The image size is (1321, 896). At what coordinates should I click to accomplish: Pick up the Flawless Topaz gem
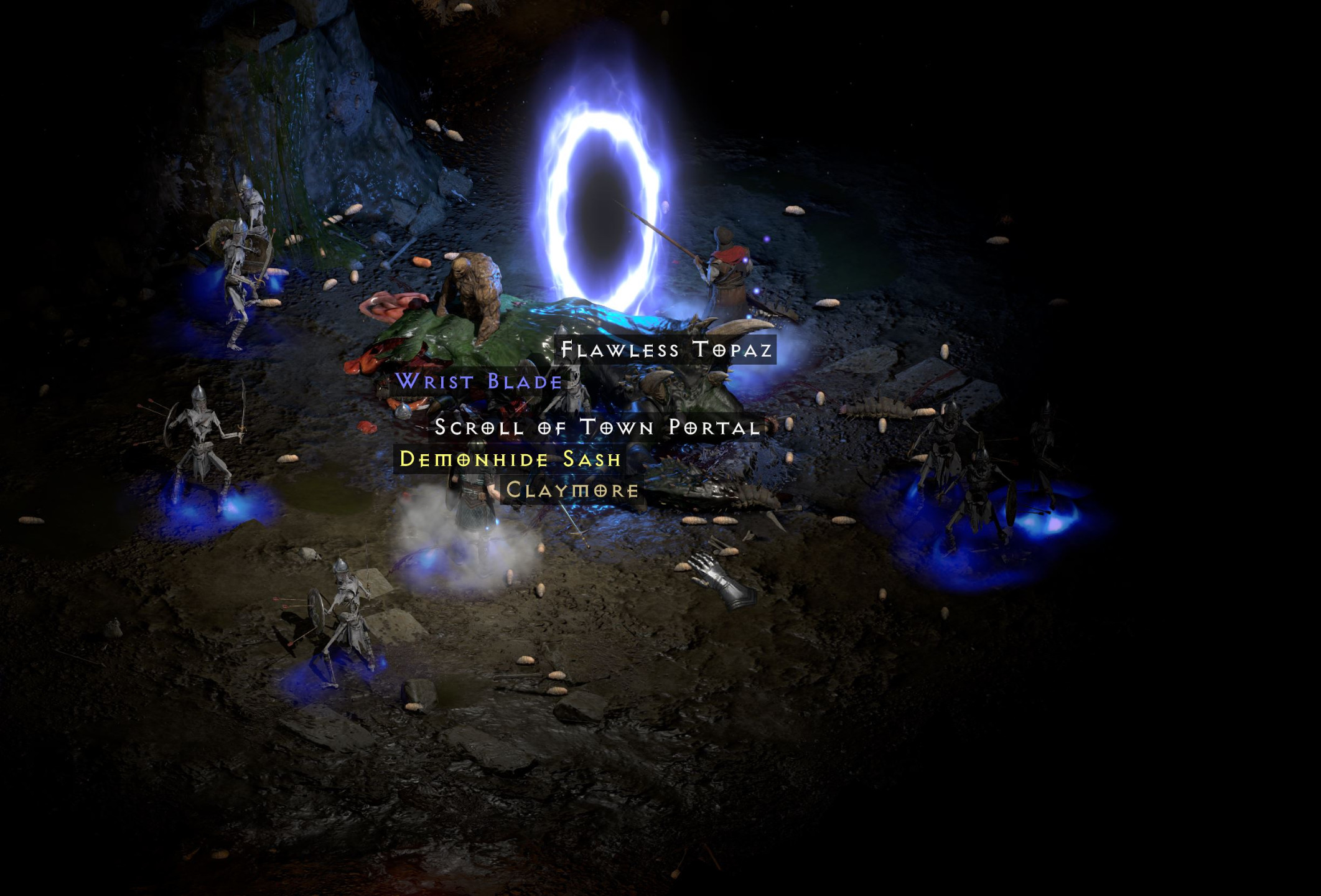[x=666, y=350]
